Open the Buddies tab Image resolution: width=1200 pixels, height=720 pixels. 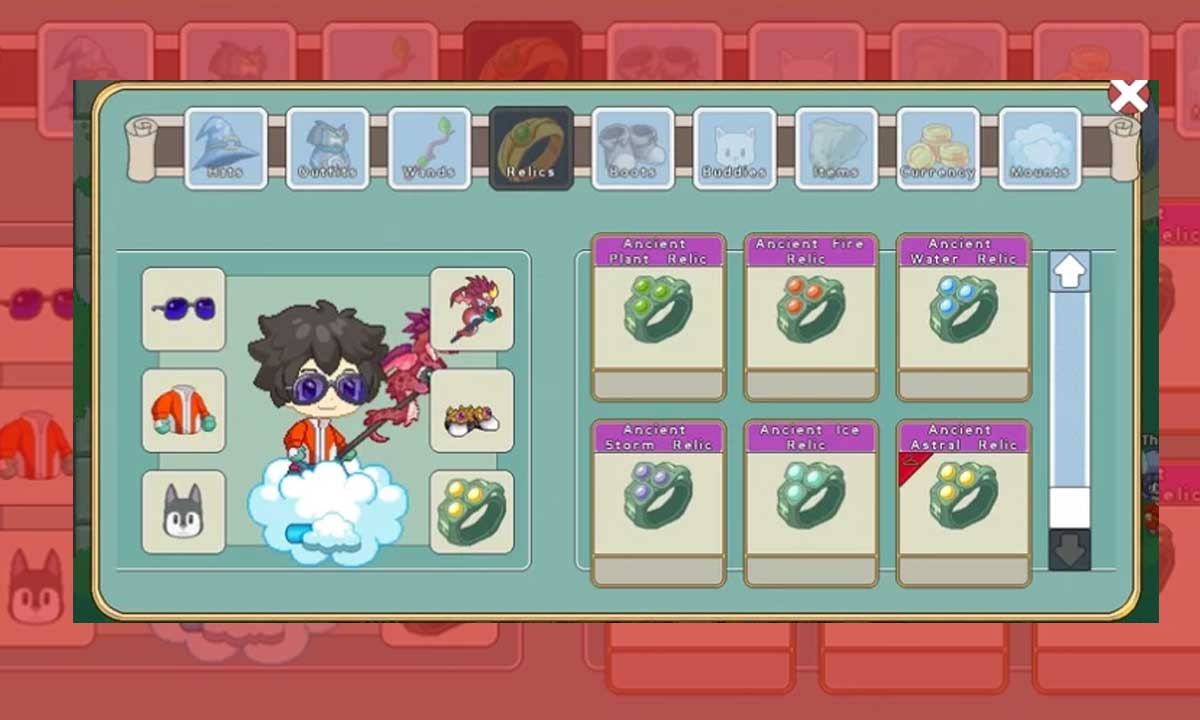point(734,148)
